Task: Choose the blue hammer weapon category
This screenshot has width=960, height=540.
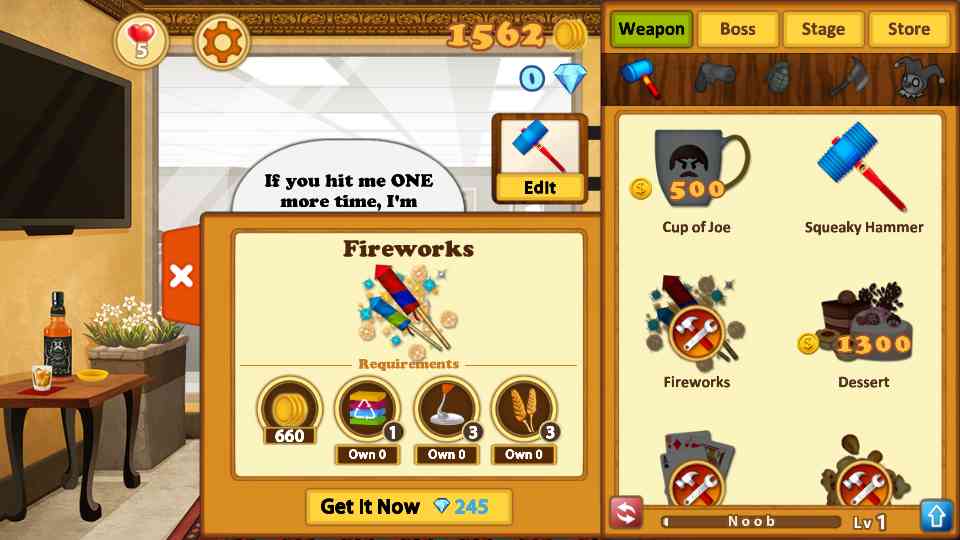Action: 641,77
